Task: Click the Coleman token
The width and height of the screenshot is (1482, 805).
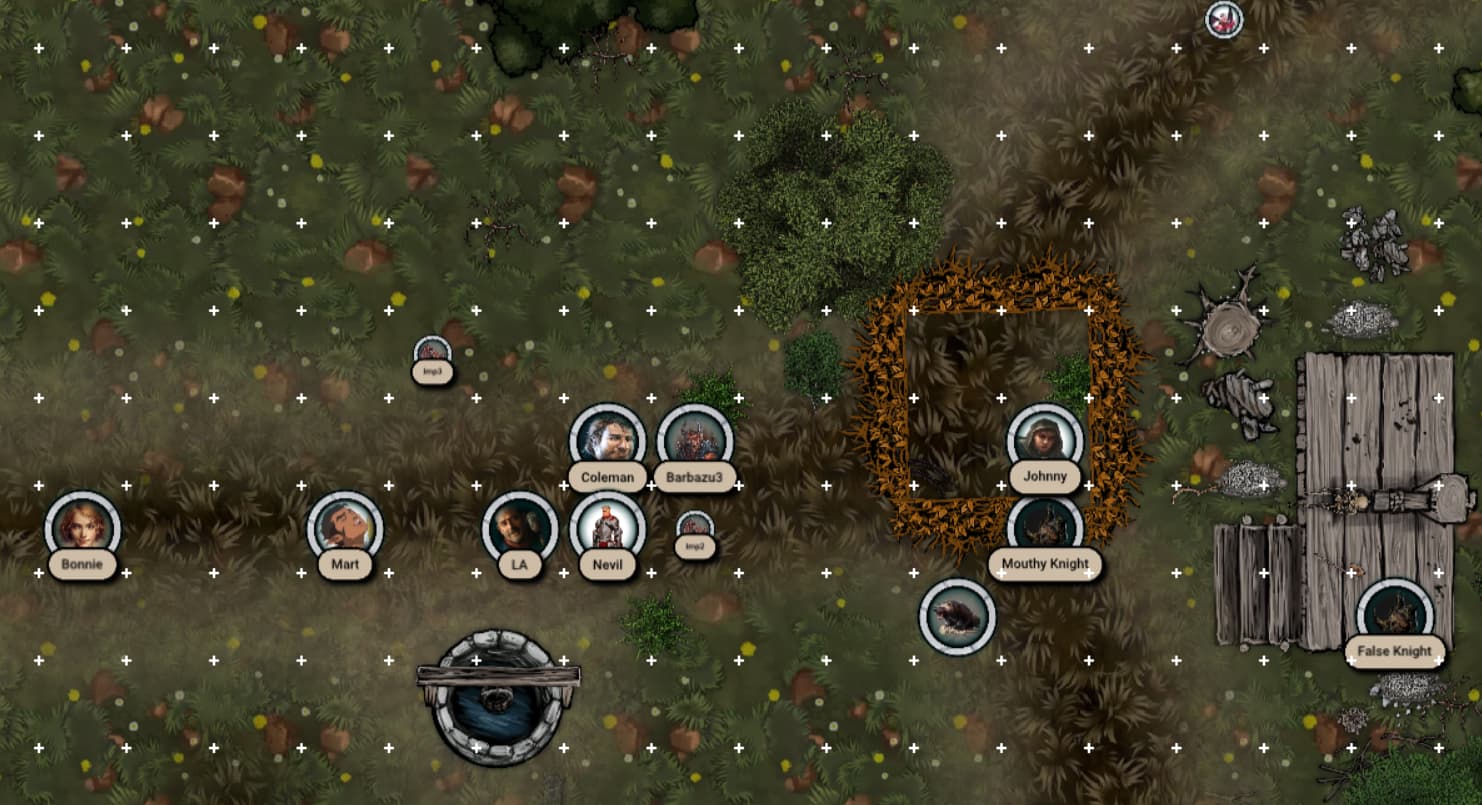Action: 607,441
